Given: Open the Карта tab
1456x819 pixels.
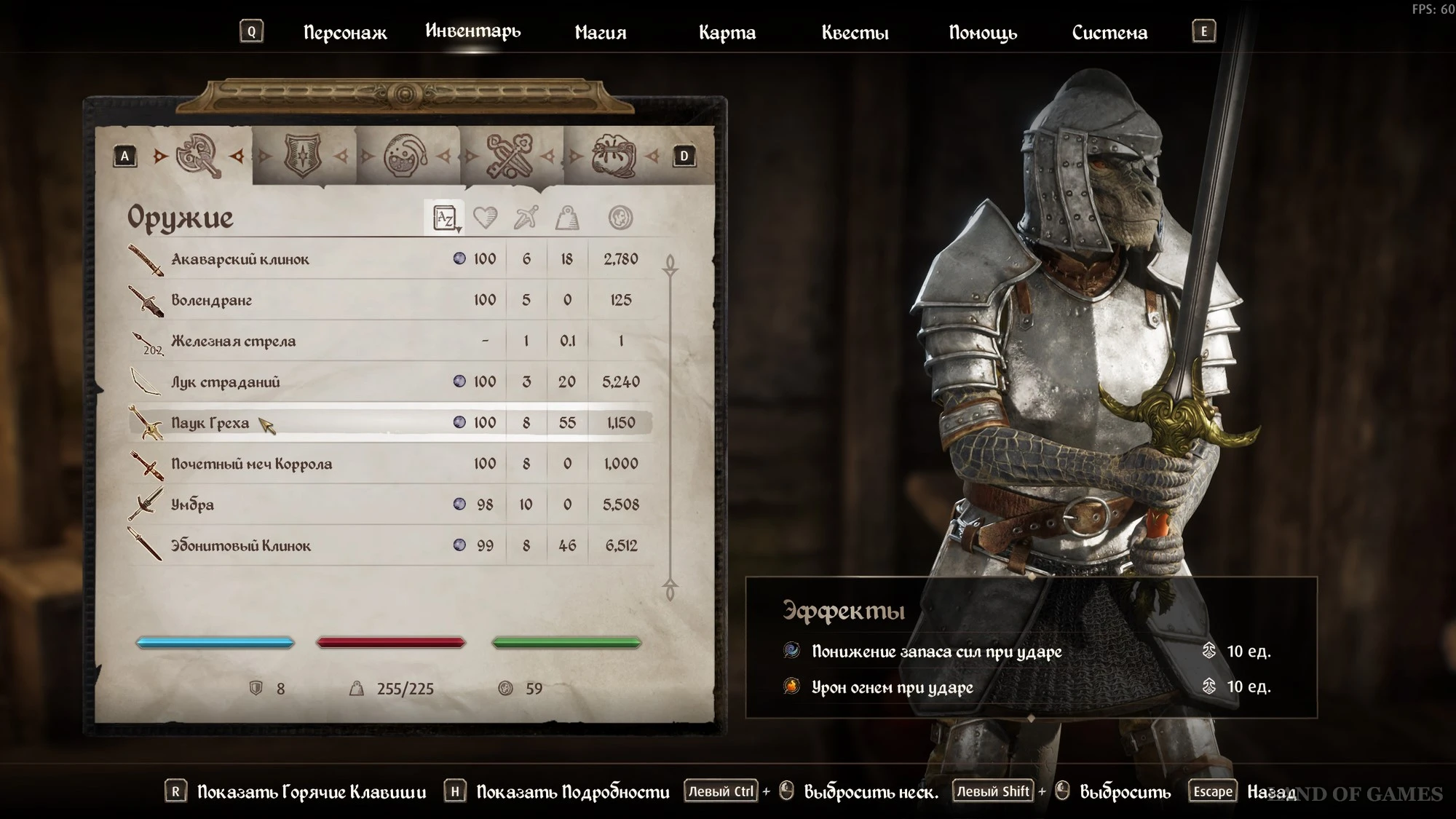Looking at the screenshot, I should coord(727,33).
